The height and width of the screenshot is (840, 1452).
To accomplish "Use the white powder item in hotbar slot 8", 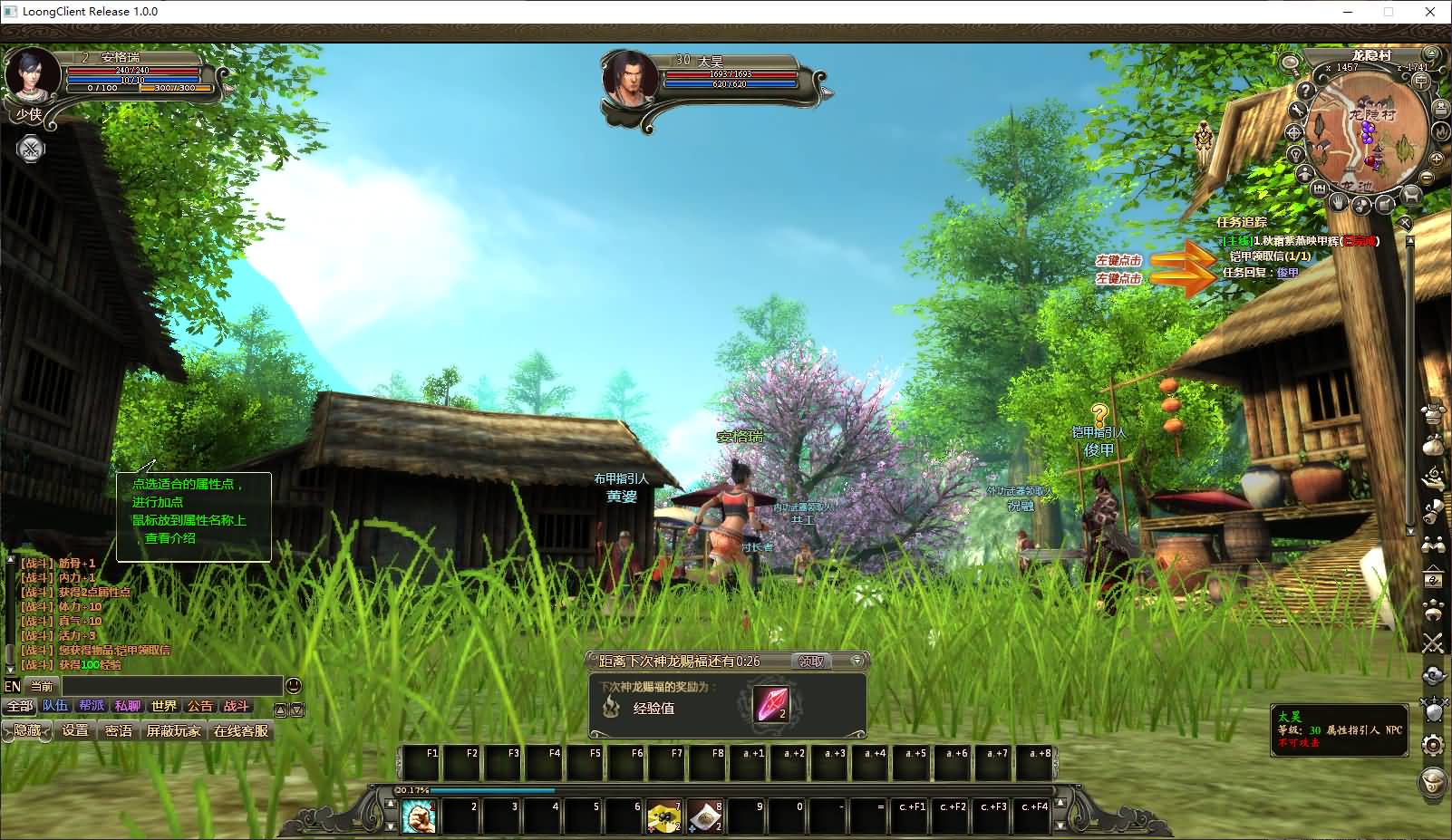I will pos(705,816).
